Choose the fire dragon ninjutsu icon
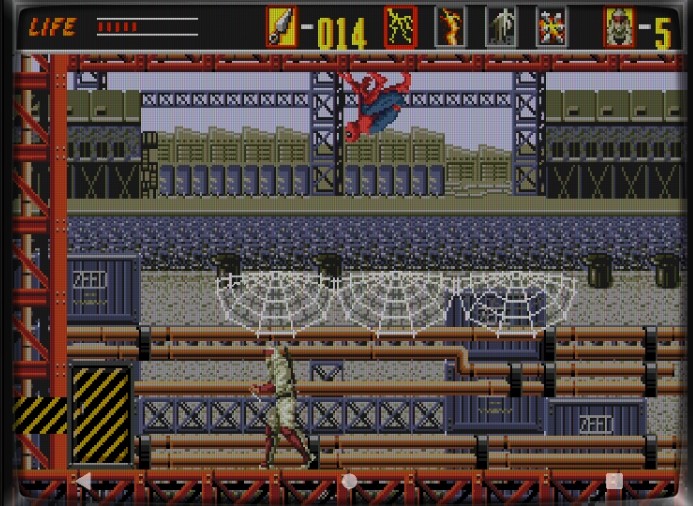Screen dimensions: 693x506 [x=450, y=27]
